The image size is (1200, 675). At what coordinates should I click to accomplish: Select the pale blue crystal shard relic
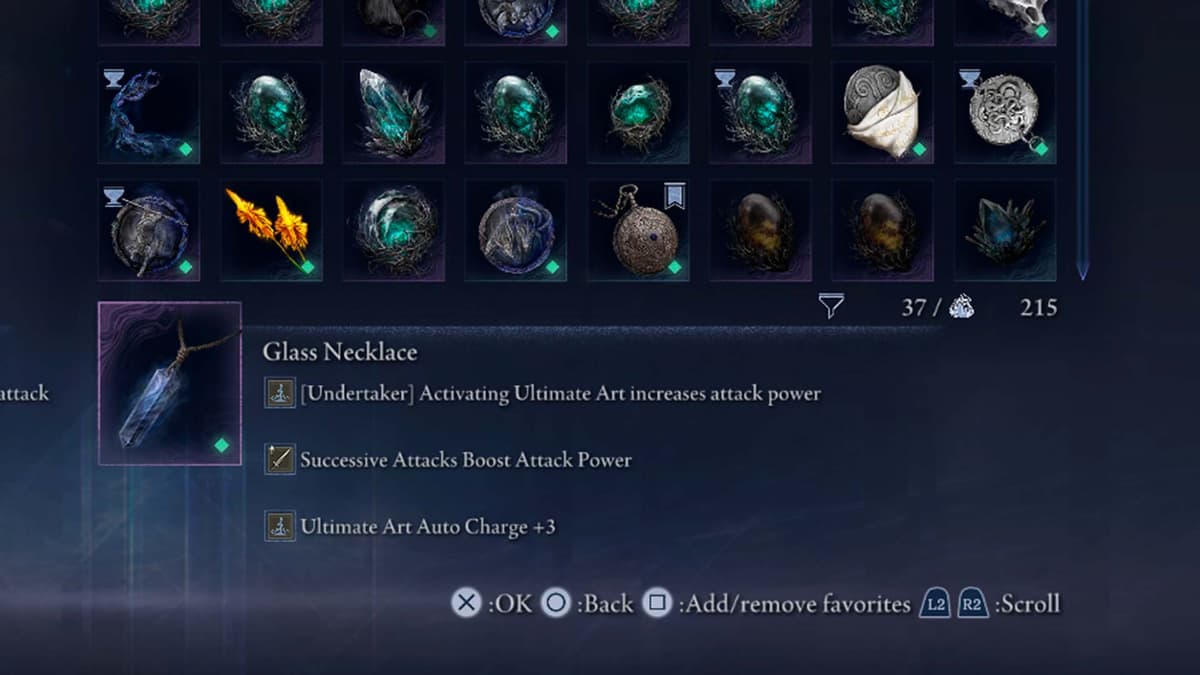(393, 112)
